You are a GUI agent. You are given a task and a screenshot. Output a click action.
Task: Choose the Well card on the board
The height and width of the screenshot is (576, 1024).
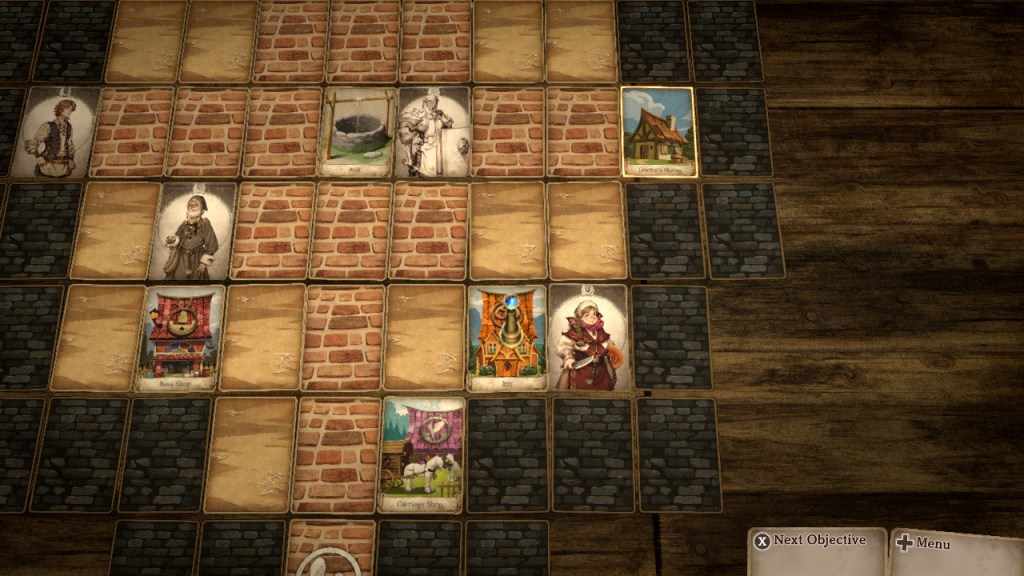coord(357,132)
